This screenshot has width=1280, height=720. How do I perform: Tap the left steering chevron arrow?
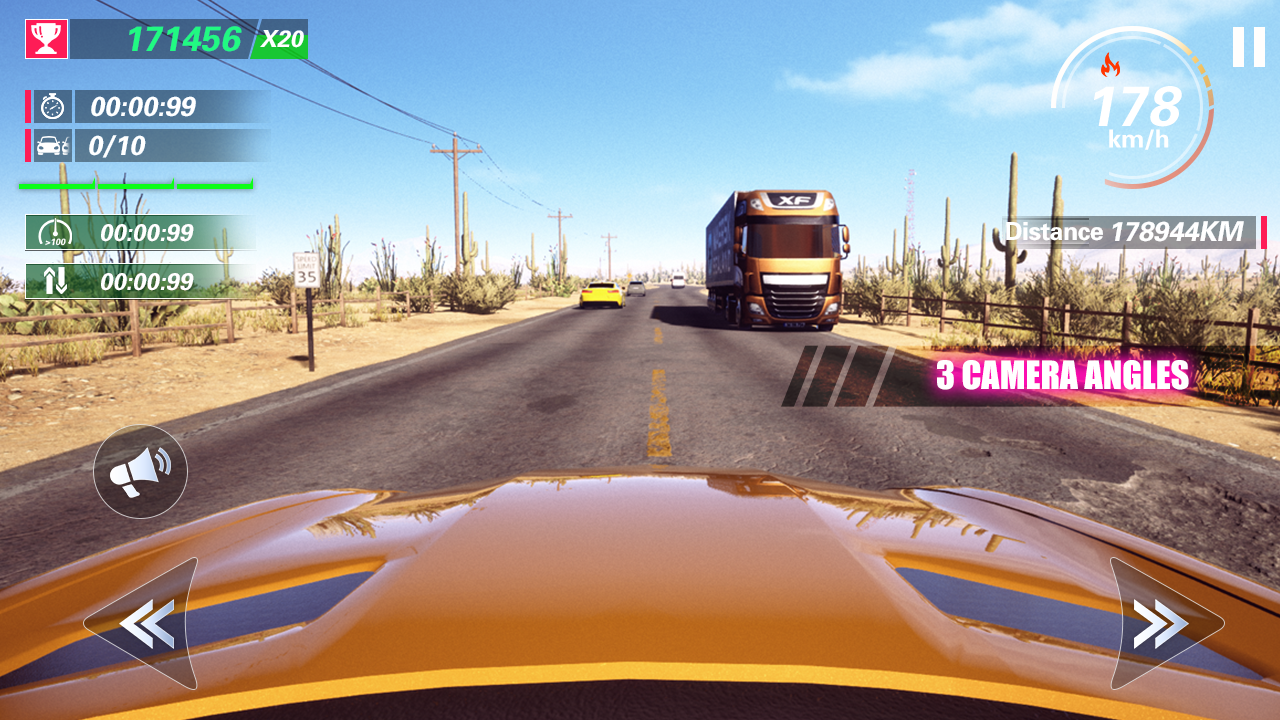click(x=145, y=622)
